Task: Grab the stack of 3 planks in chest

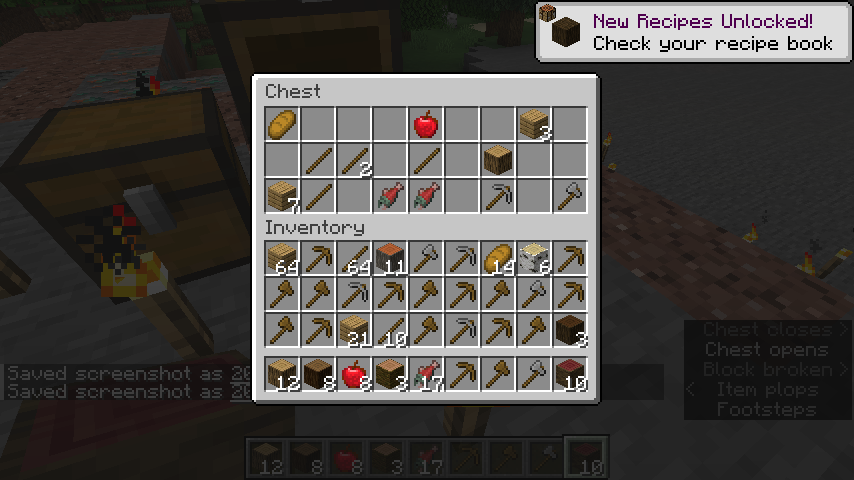Action: pos(534,125)
